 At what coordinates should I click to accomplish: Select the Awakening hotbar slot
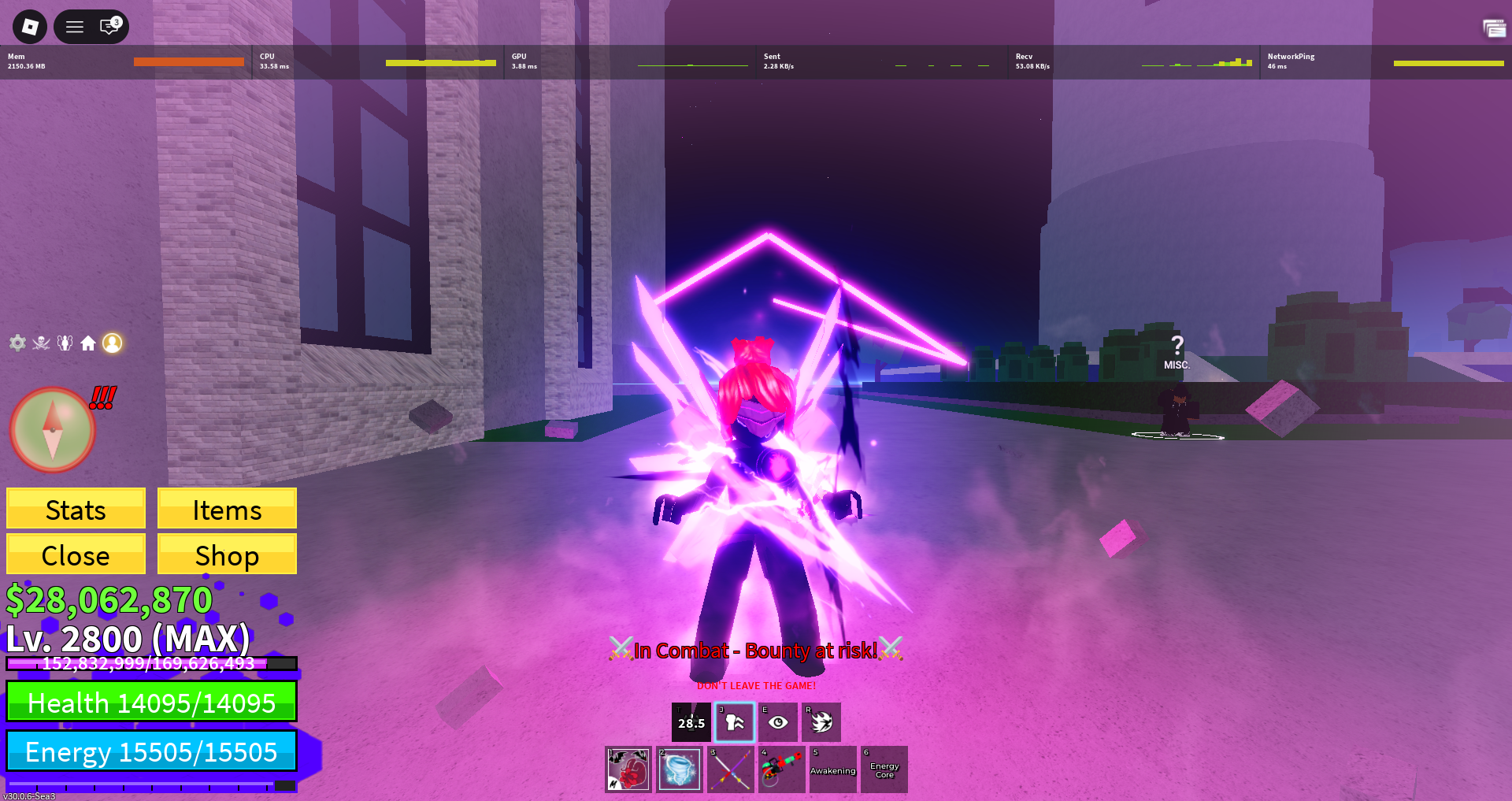click(x=833, y=769)
